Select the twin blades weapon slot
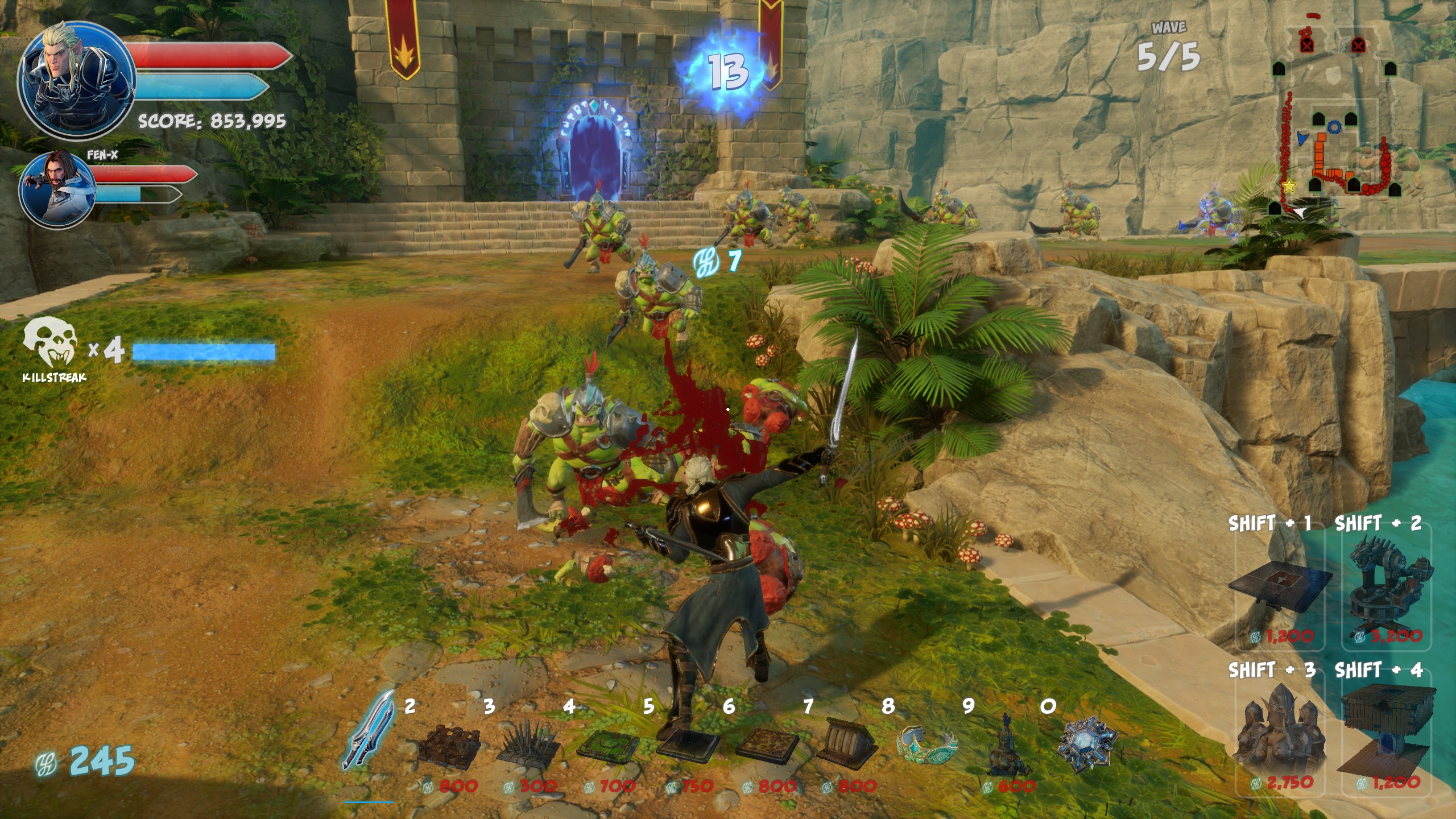Screen dimensions: 1456x819 pyautogui.click(x=368, y=731)
